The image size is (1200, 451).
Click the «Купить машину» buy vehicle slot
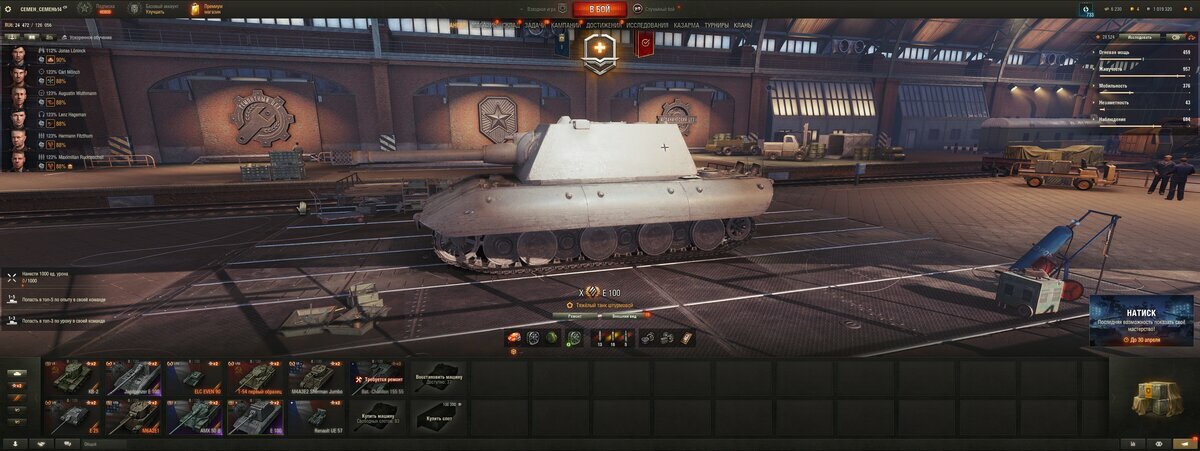coord(377,417)
